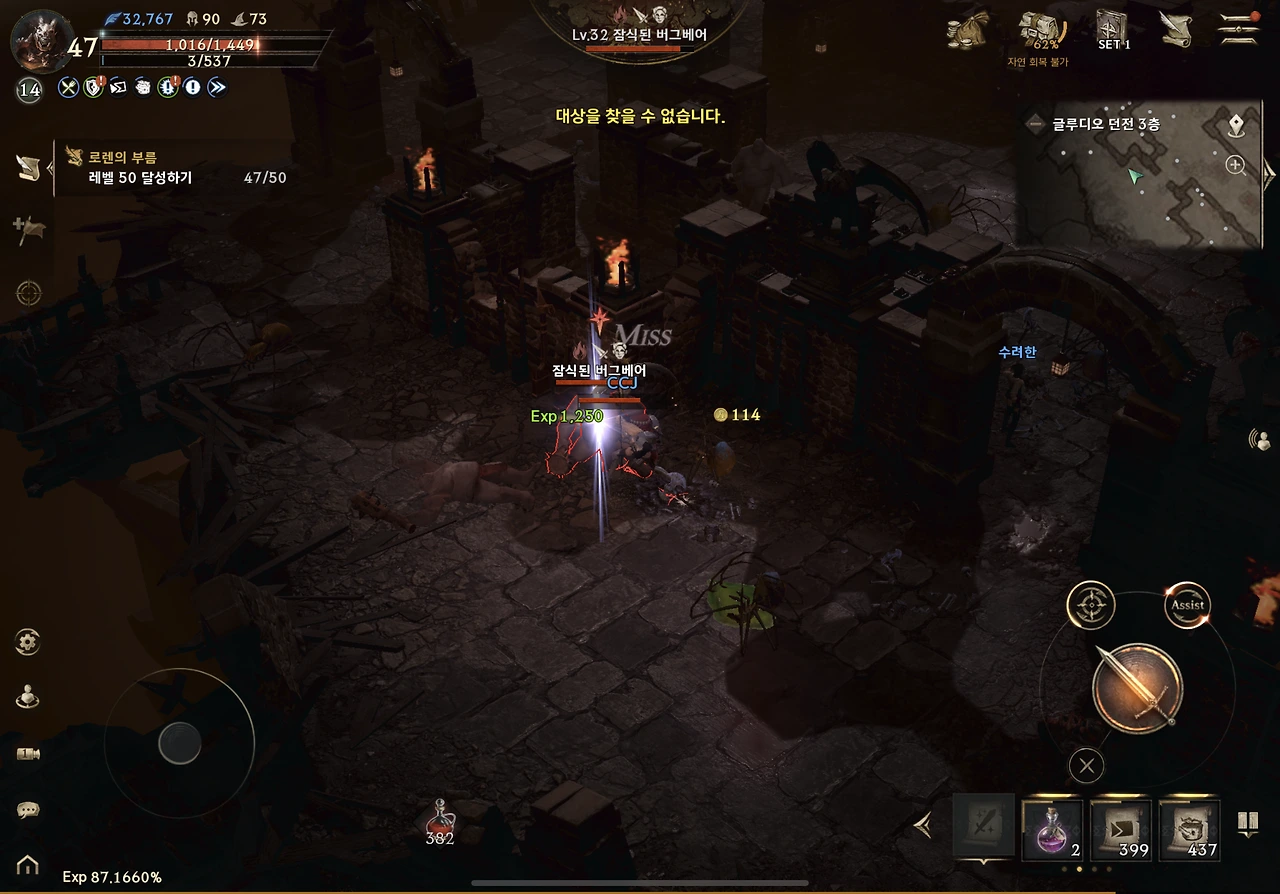1280x894 pixels.
Task: Open the inventory bag showing 62%
Action: [1039, 33]
